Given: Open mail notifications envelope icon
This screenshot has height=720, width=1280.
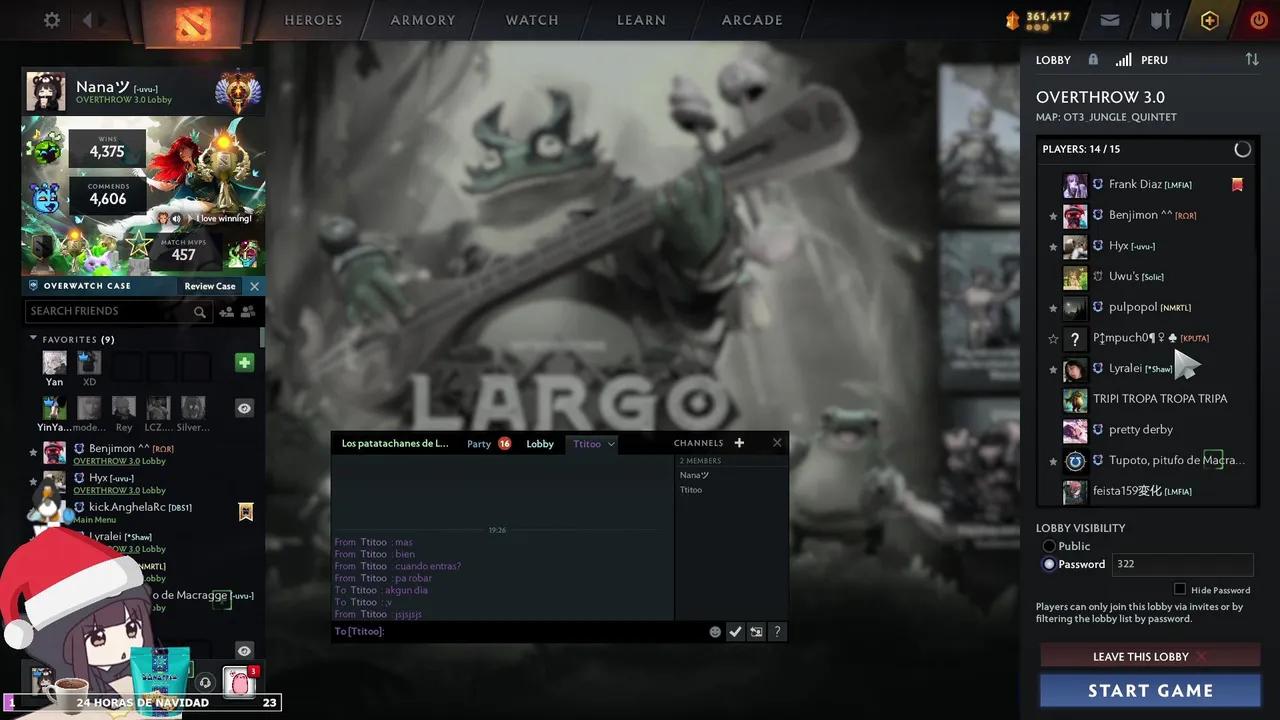Looking at the screenshot, I should (1110, 20).
